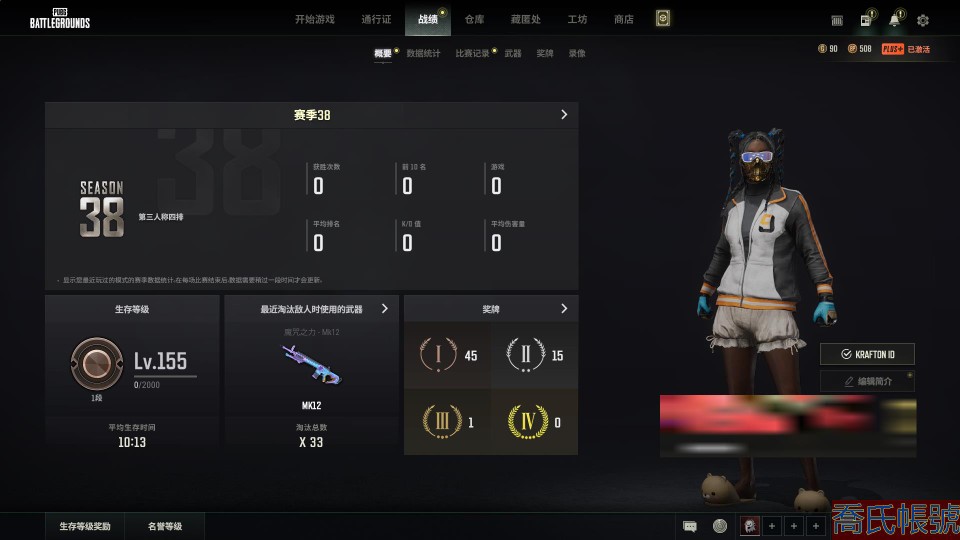Open the 名誉等级 reputation level button
Viewport: 960px width, 540px height.
click(x=165, y=526)
